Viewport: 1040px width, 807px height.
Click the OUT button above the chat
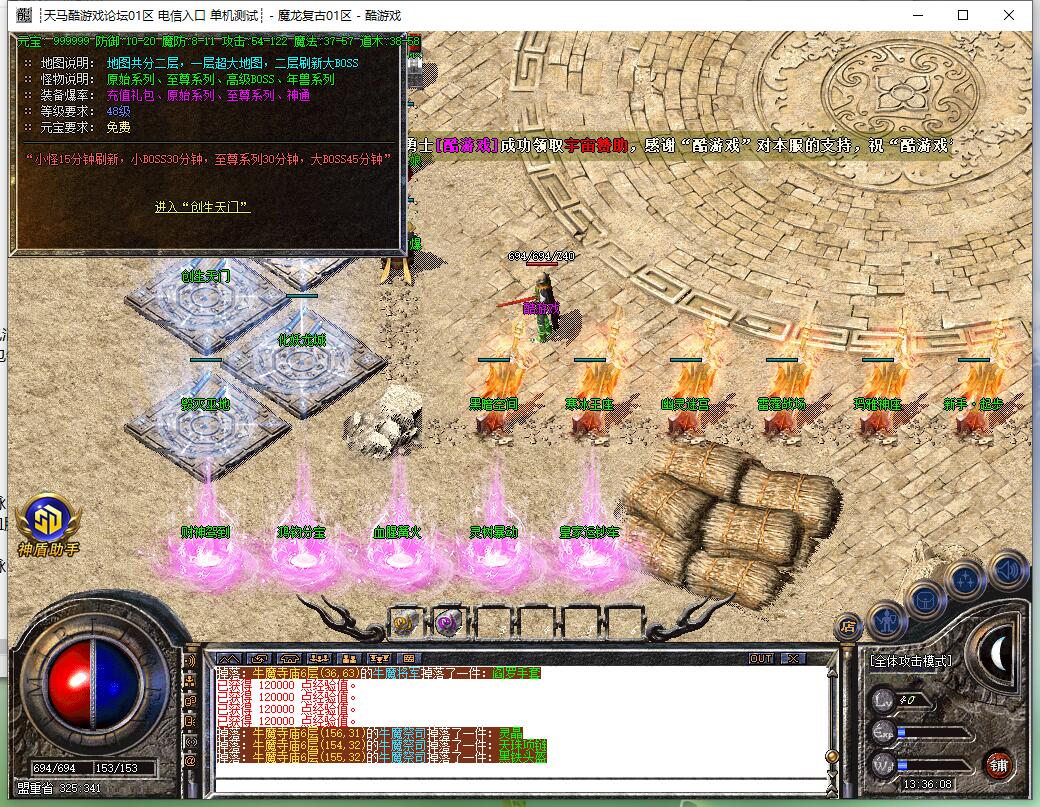[761, 659]
